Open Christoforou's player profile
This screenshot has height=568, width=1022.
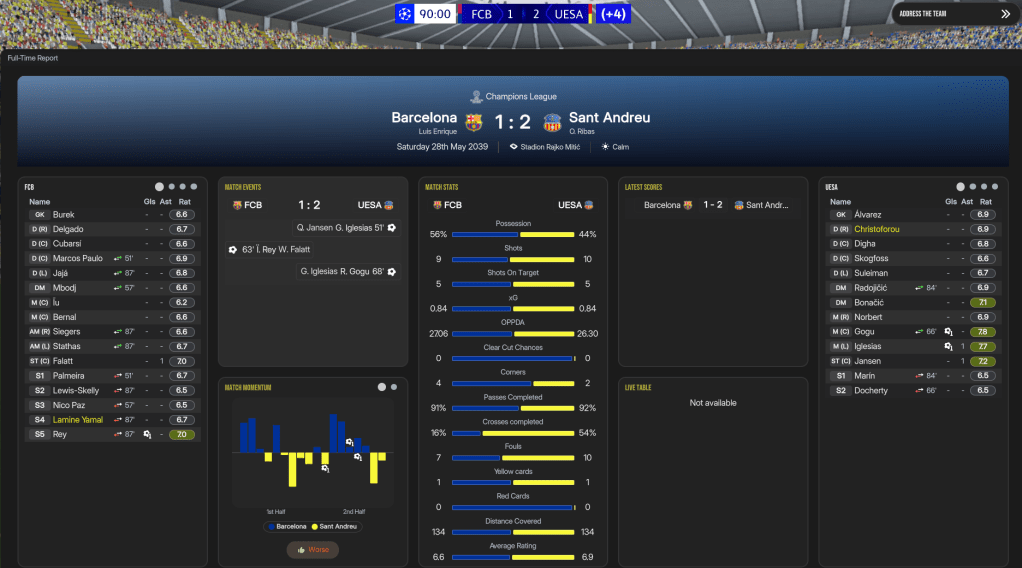tap(877, 229)
